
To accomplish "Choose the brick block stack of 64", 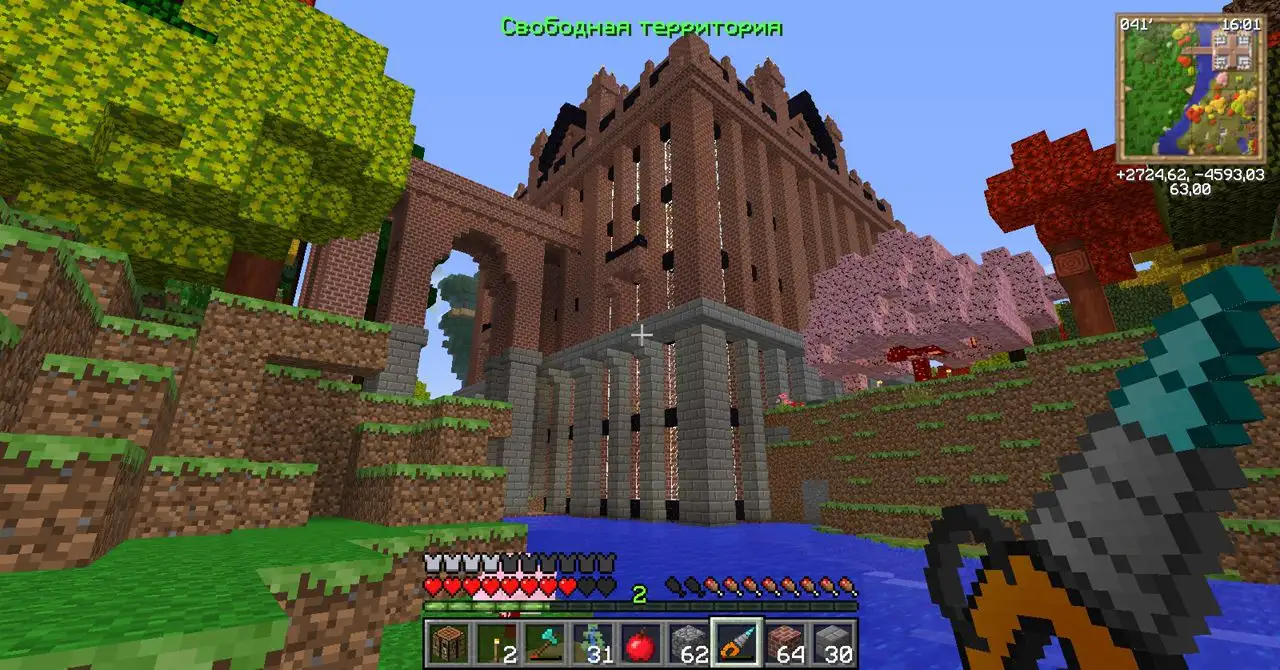I will [784, 643].
